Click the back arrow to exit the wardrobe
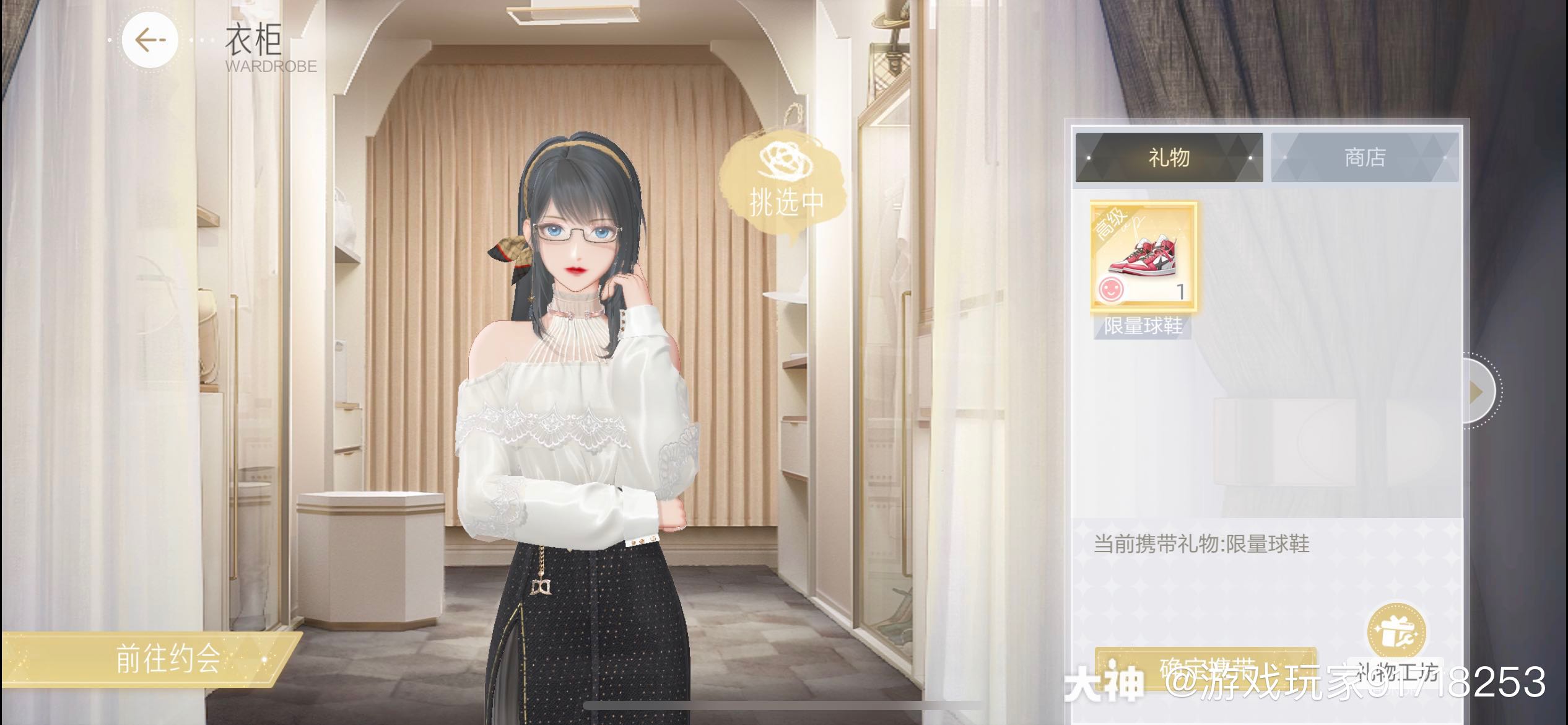 tap(149, 39)
